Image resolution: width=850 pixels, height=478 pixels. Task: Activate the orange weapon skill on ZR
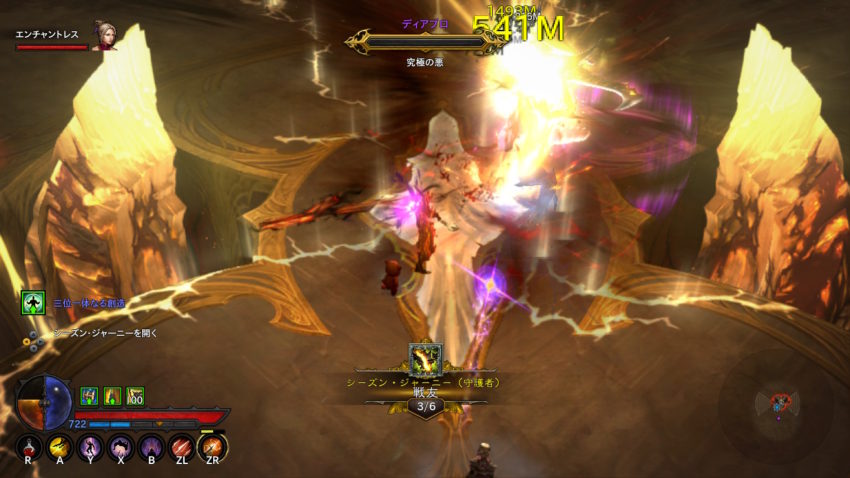point(212,447)
